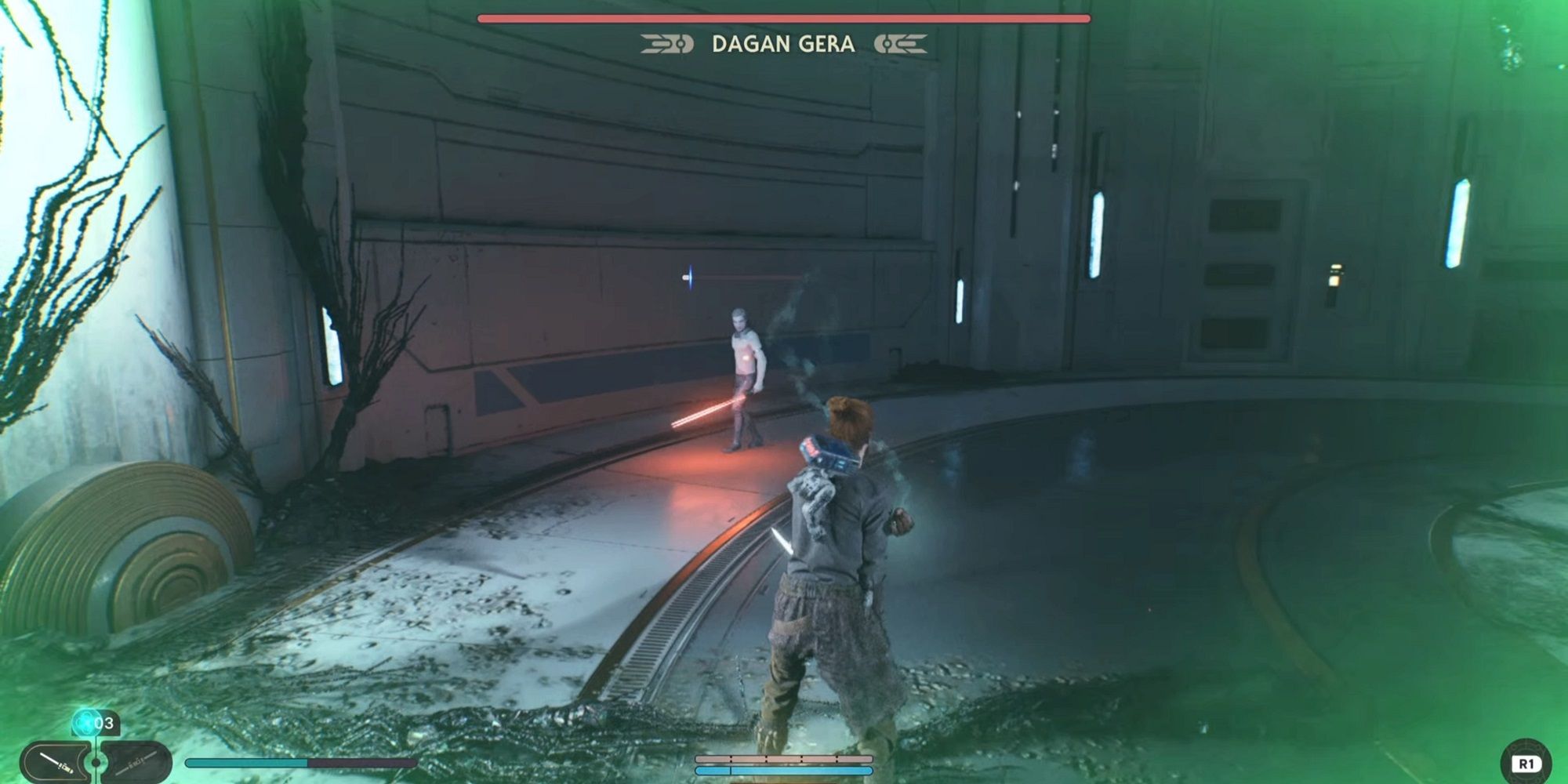
Task: Click the right emblem beside DAGAN GERA
Action: (x=902, y=45)
